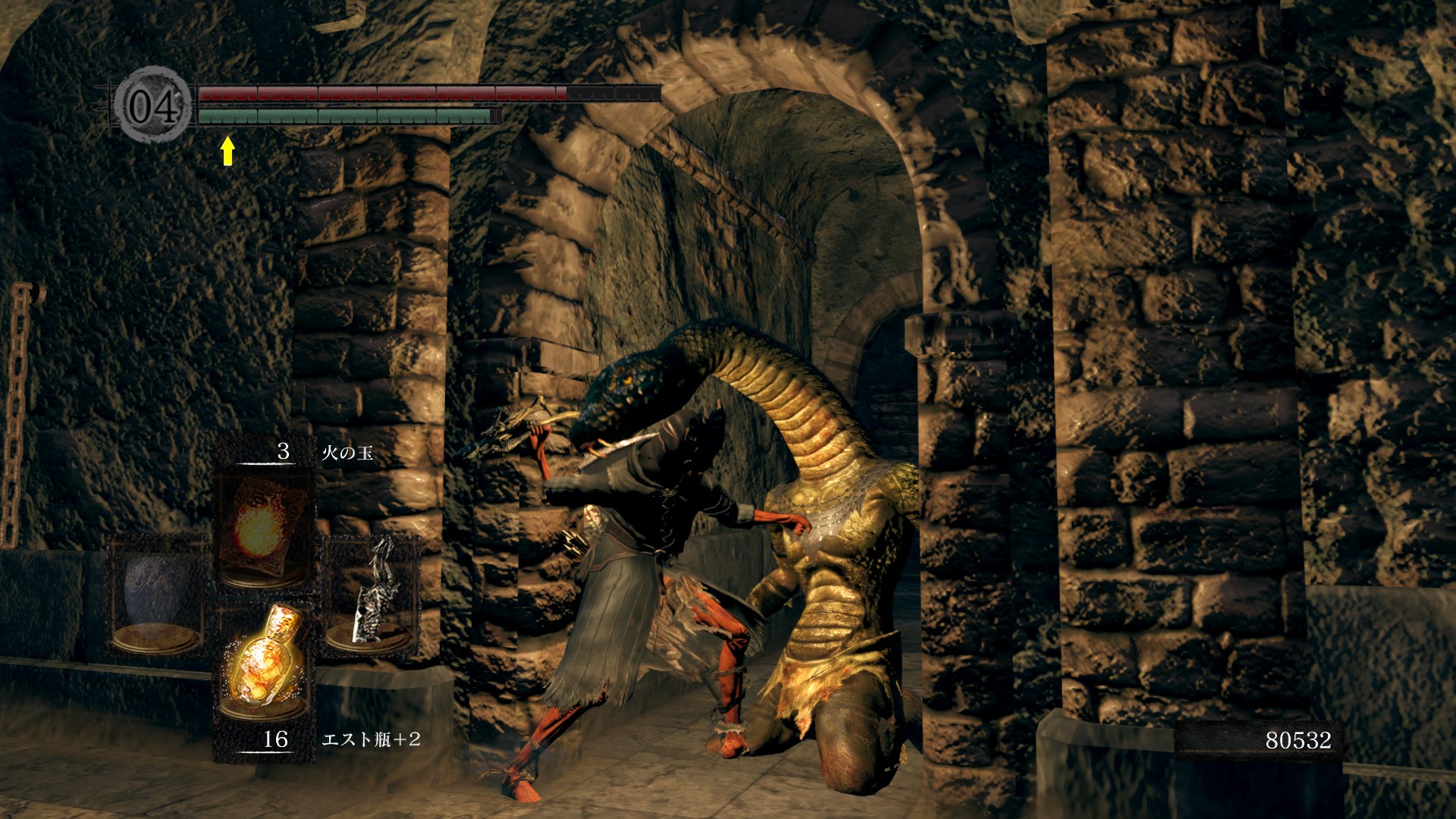
Task: Click the round humanity counter emblem
Action: coord(153,105)
